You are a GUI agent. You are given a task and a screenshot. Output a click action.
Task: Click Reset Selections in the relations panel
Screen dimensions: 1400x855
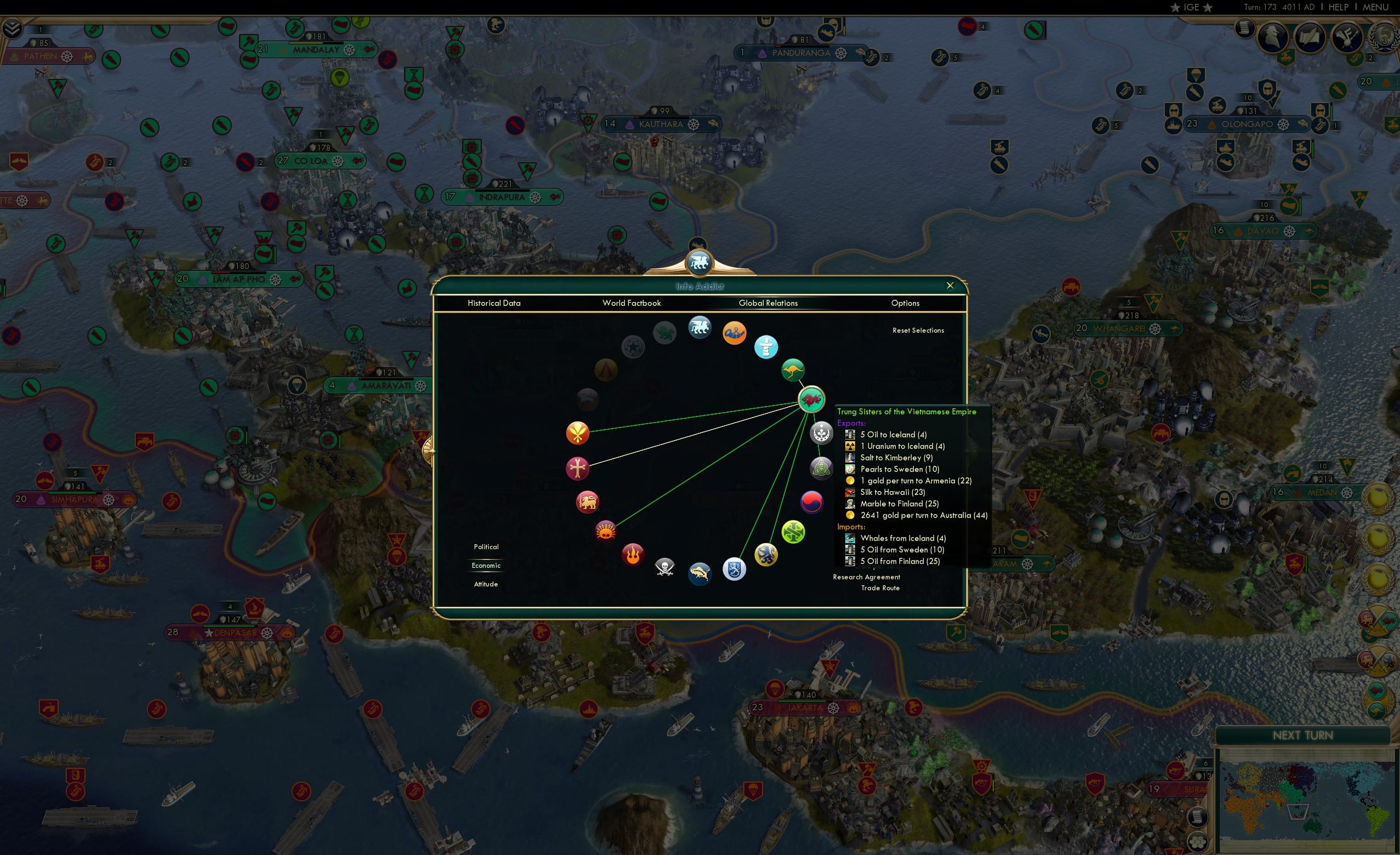pos(919,330)
